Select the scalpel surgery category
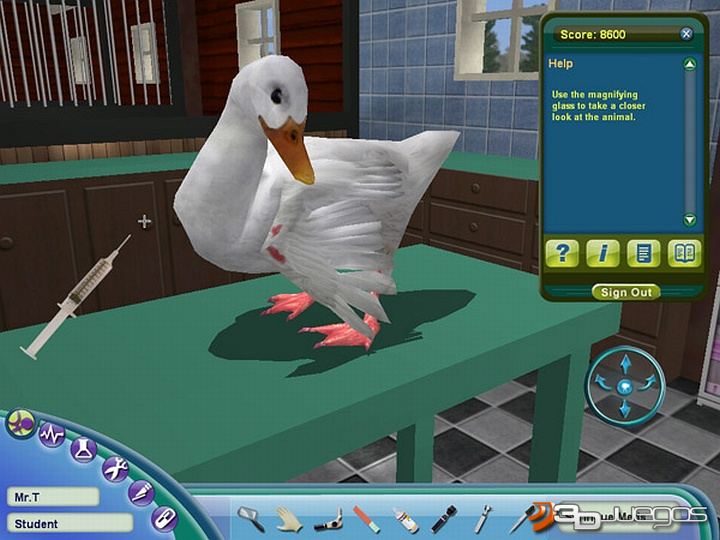 pyautogui.click(x=141, y=491)
